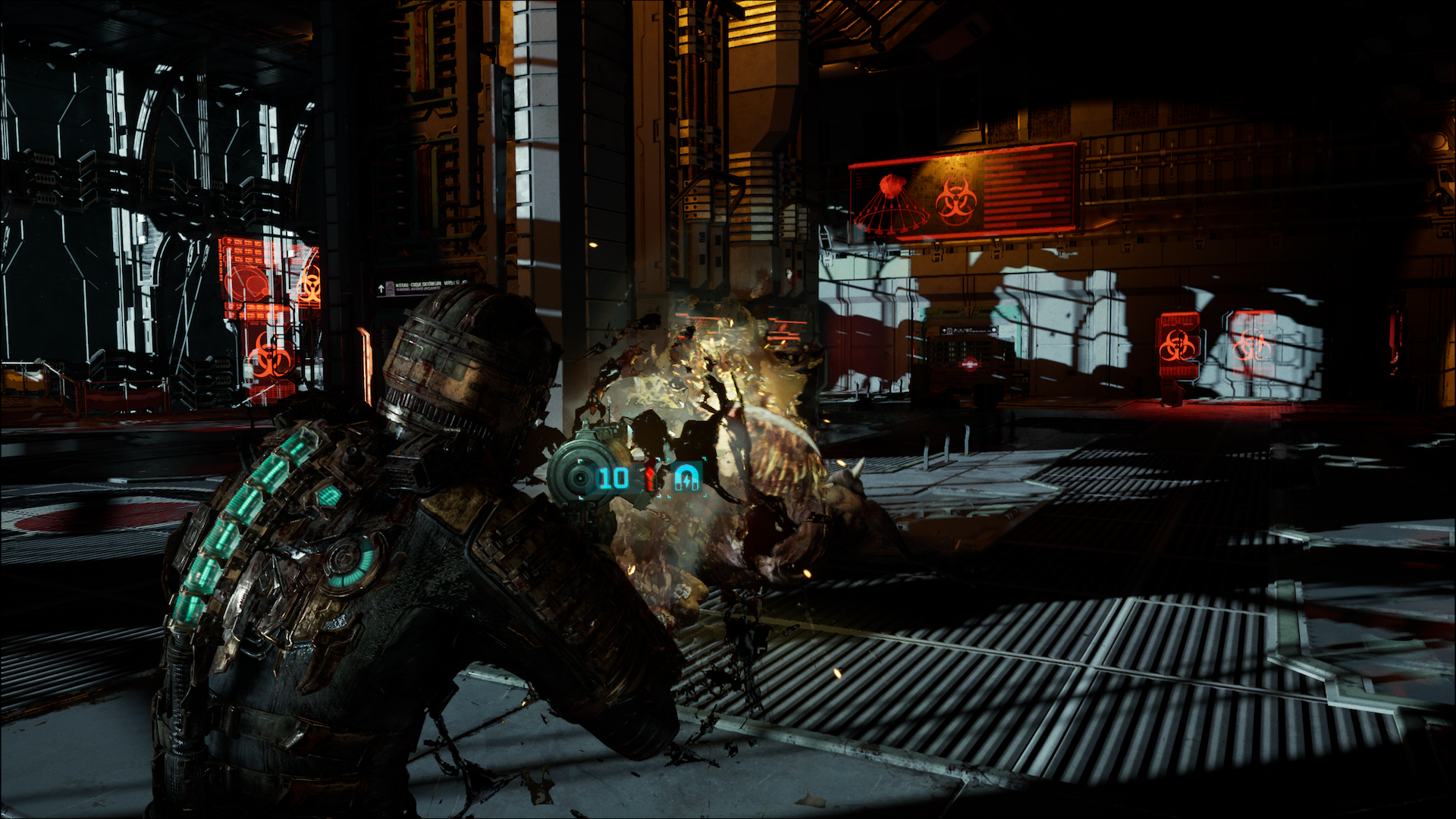This screenshot has width=1456, height=819.
Task: Select the red lightning bolt alert icon
Action: [x=651, y=478]
